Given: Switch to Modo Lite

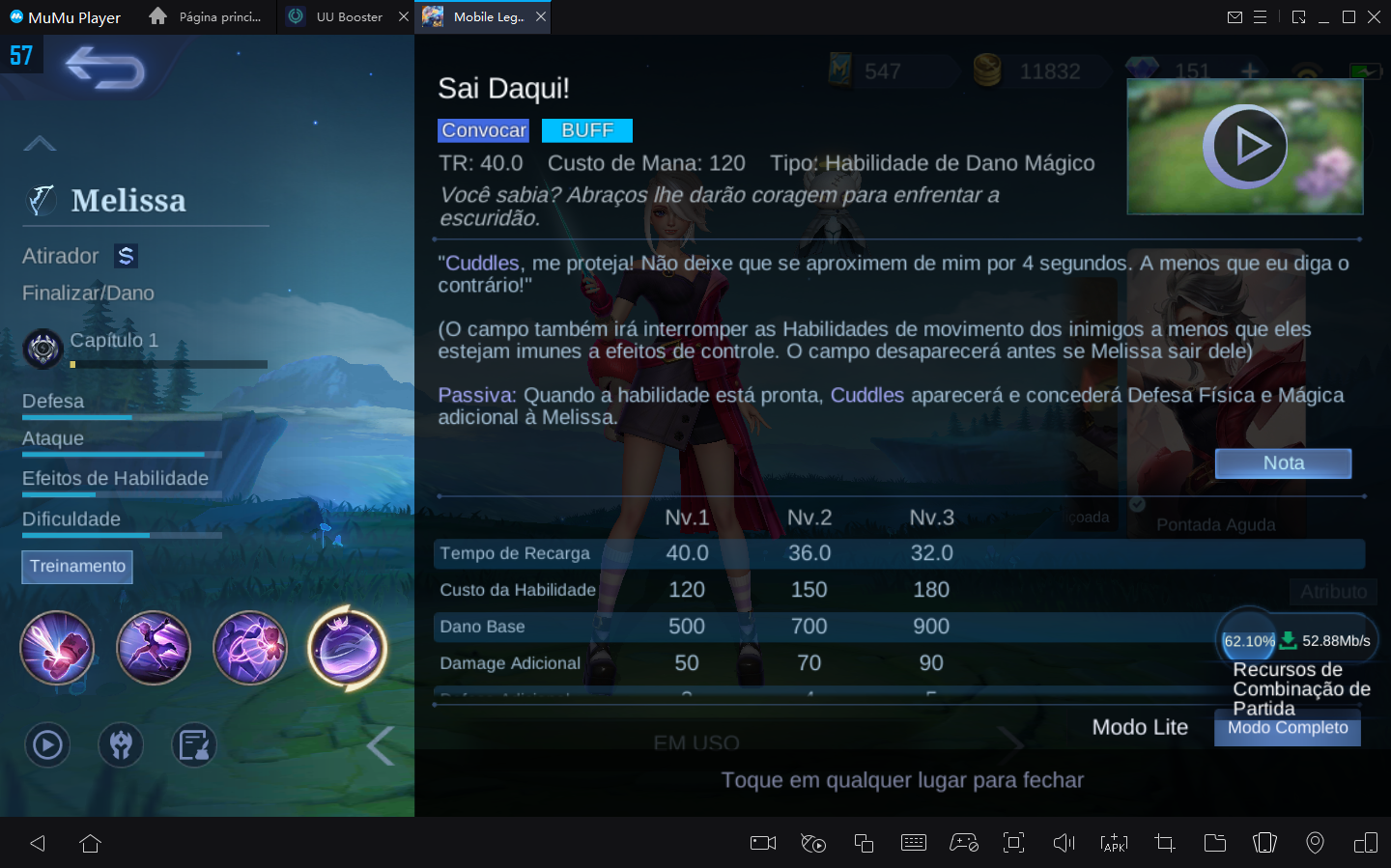Looking at the screenshot, I should pos(1140,727).
